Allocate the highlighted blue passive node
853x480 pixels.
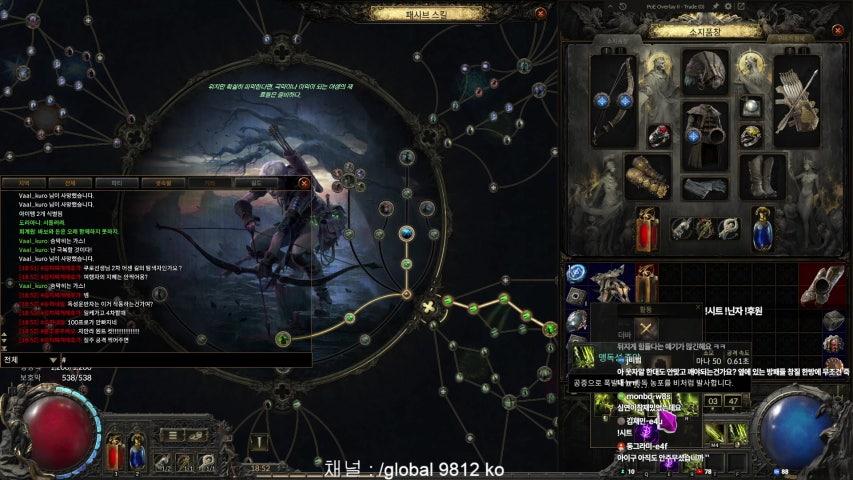pos(406,234)
